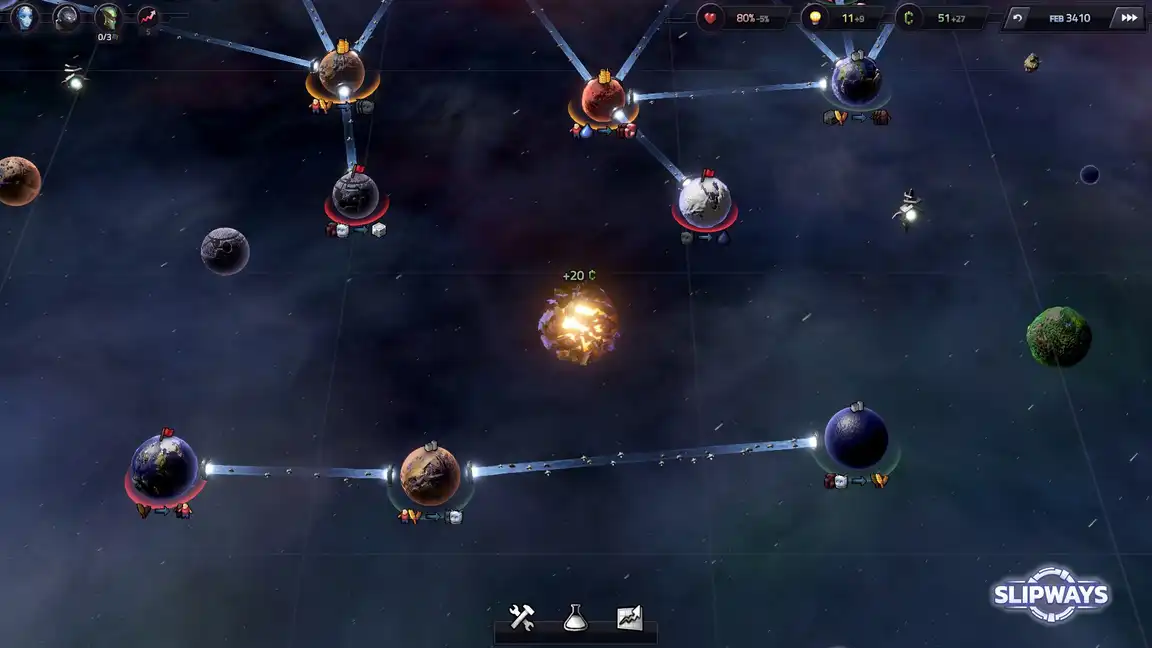The width and height of the screenshot is (1152, 648).
Task: Open the red trend-arrow score icon
Action: [x=148, y=17]
